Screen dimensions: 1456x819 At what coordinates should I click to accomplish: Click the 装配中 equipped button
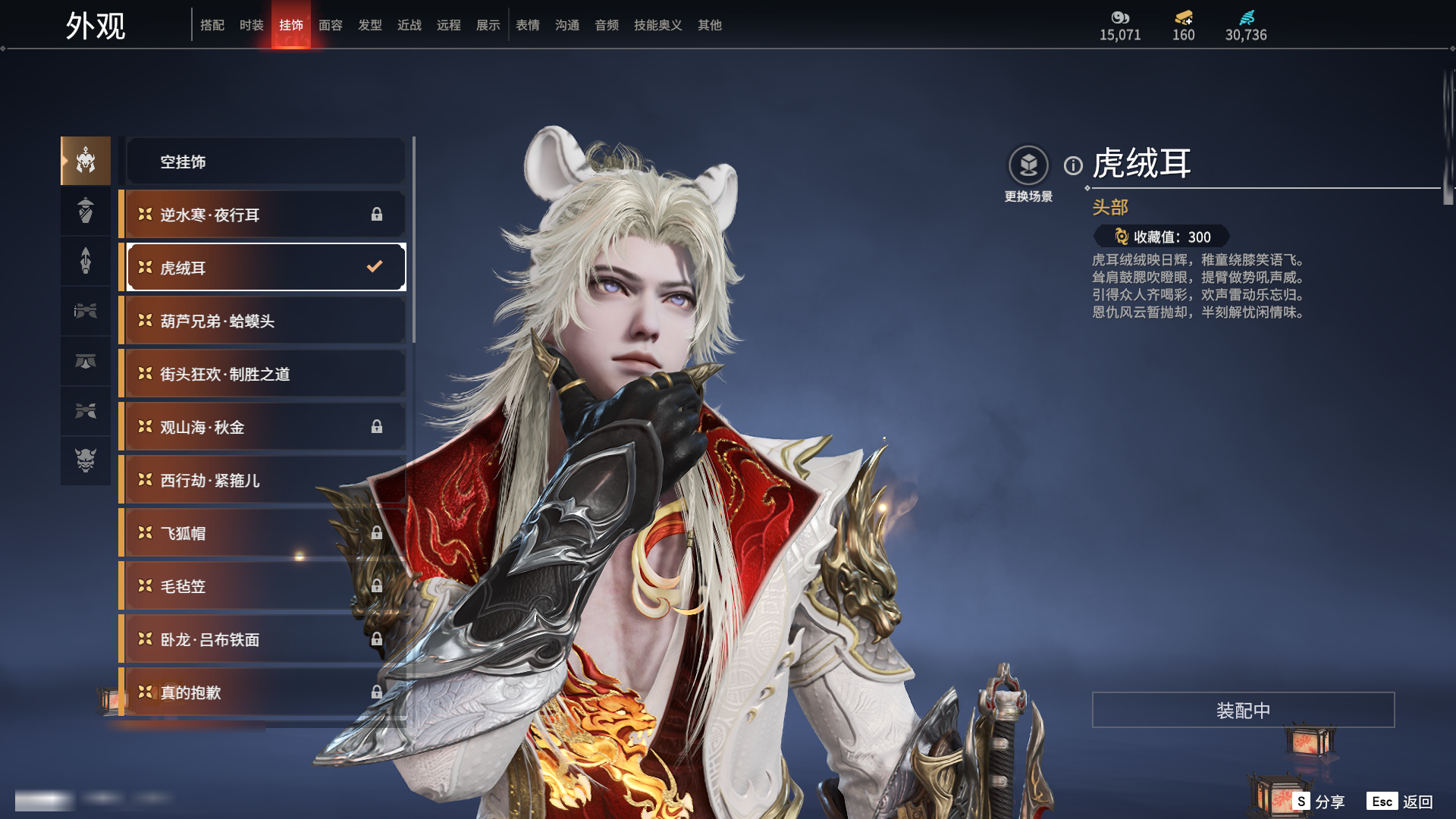click(1243, 710)
